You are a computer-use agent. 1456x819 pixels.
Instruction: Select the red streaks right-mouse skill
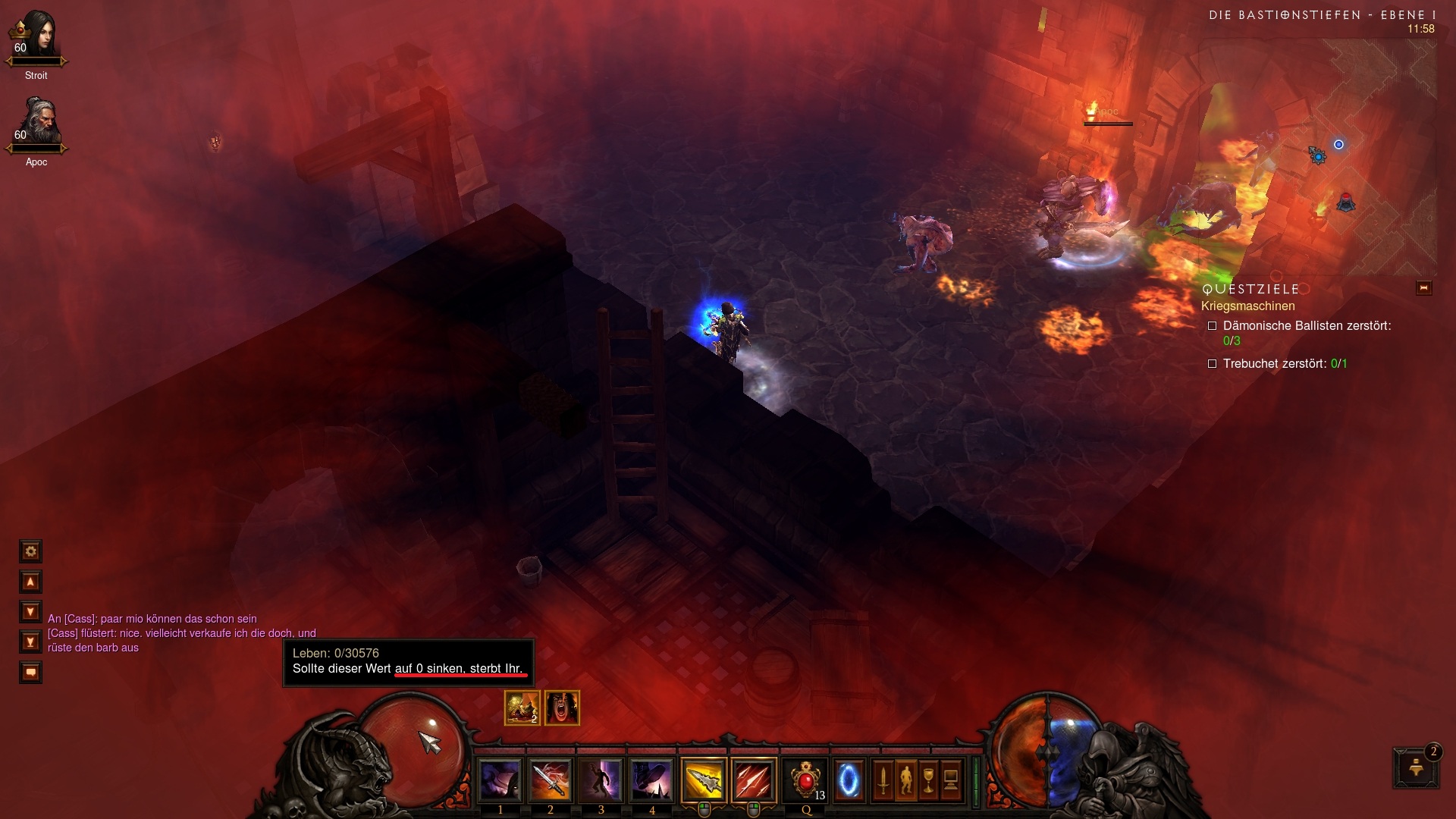click(755, 780)
